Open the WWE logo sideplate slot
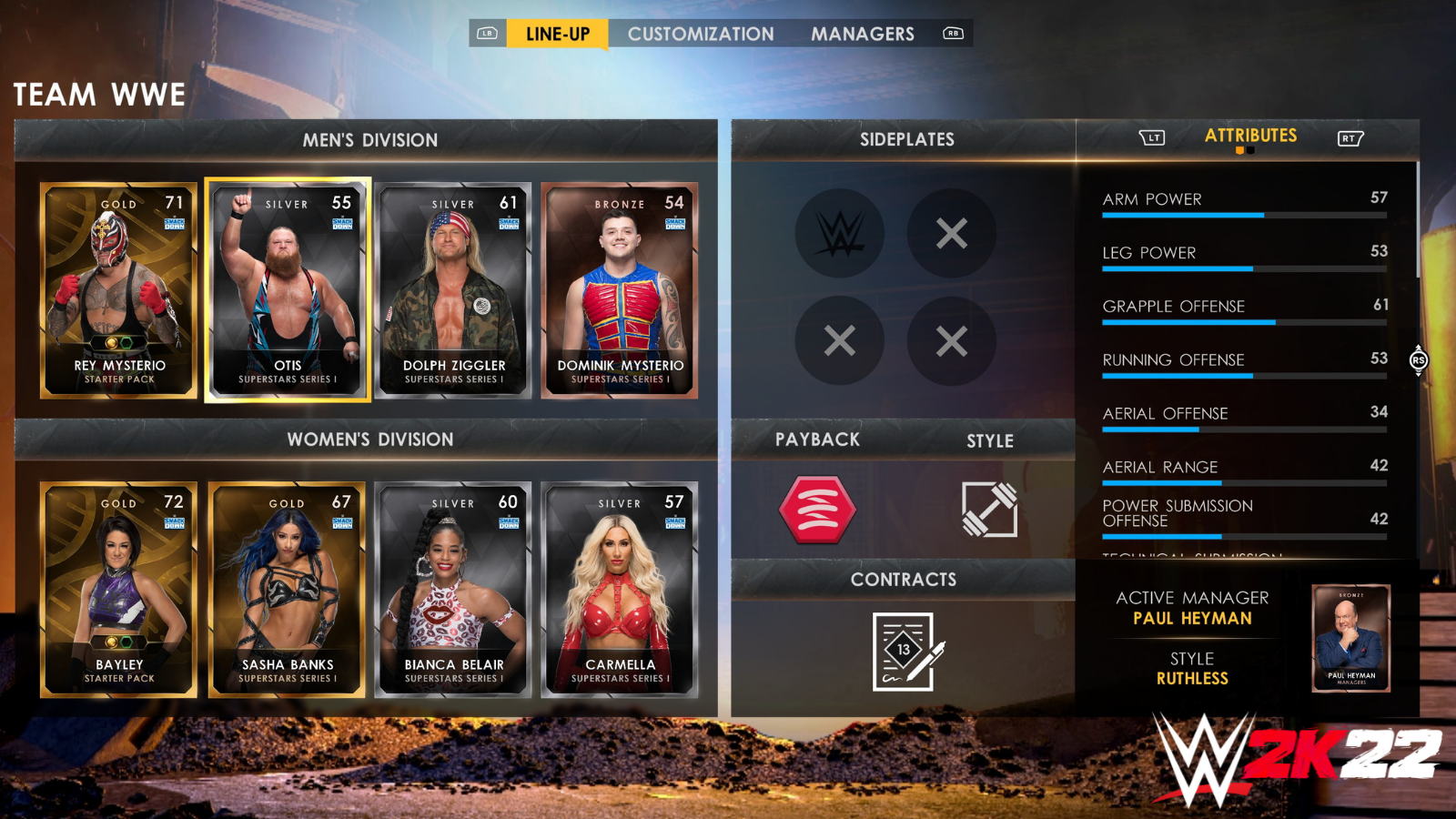Viewport: 1456px width, 819px height. (x=839, y=233)
